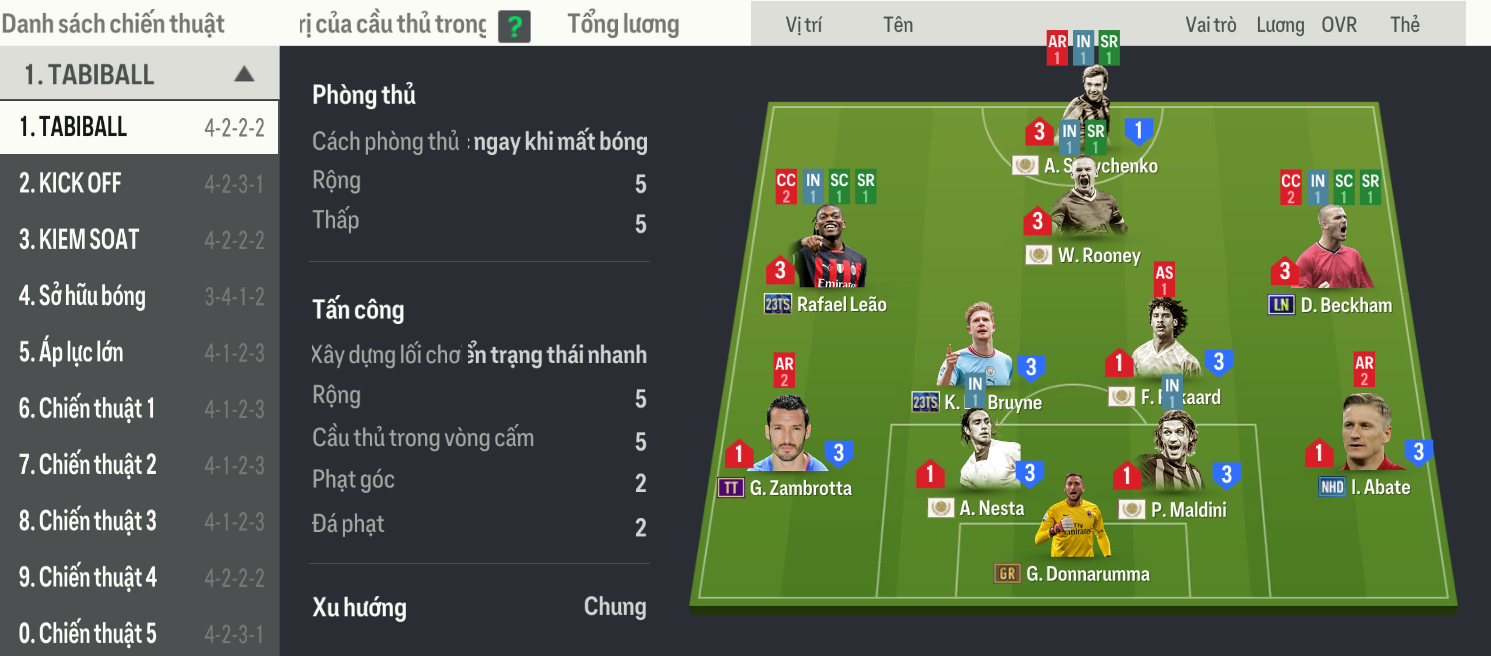Choose Chiến thuật 5 in the list
This screenshot has width=1491, height=656.
click(138, 633)
